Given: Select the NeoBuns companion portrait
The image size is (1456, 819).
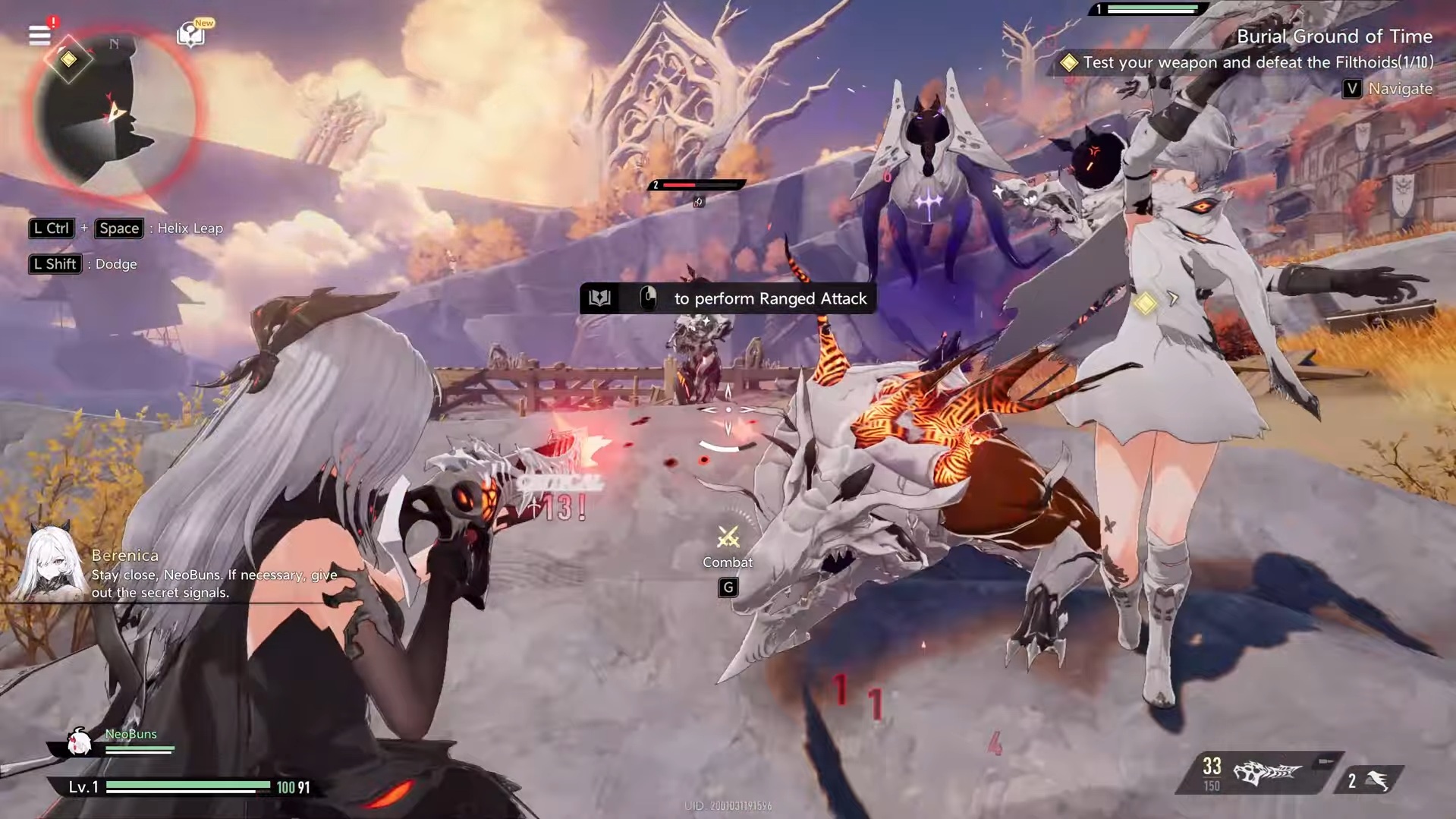Looking at the screenshot, I should click(79, 742).
